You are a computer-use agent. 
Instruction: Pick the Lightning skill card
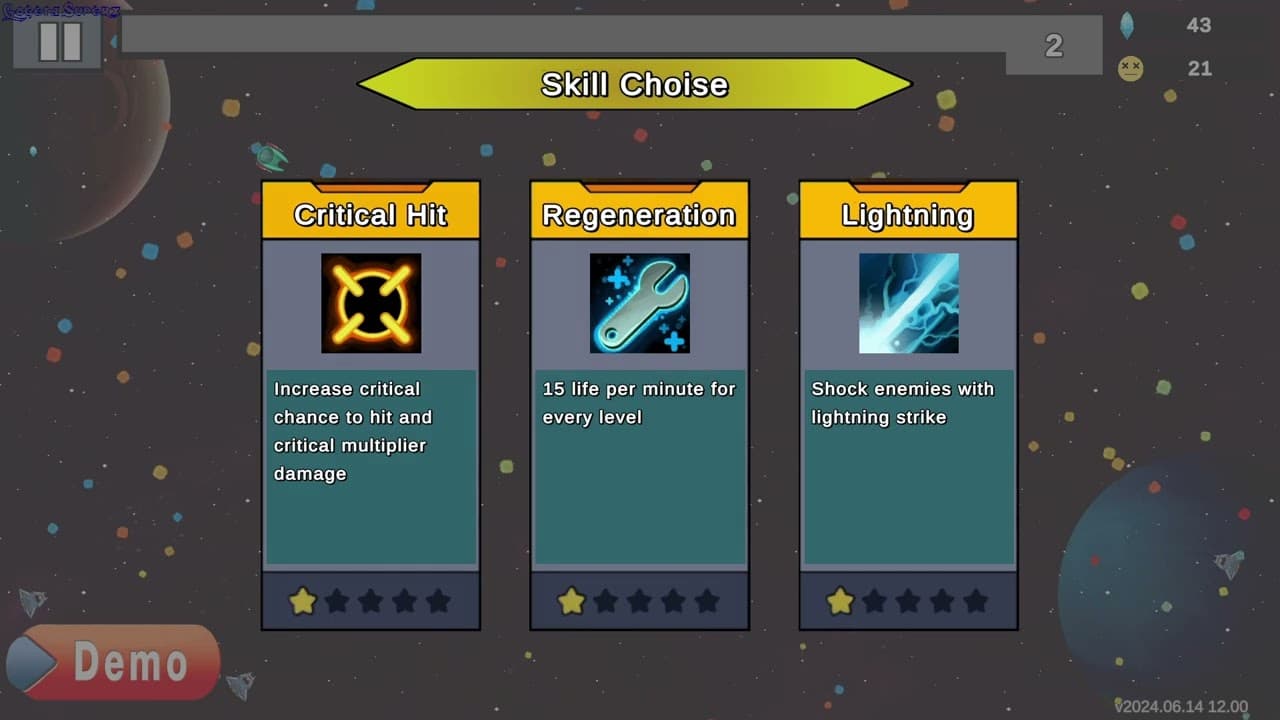tap(908, 405)
